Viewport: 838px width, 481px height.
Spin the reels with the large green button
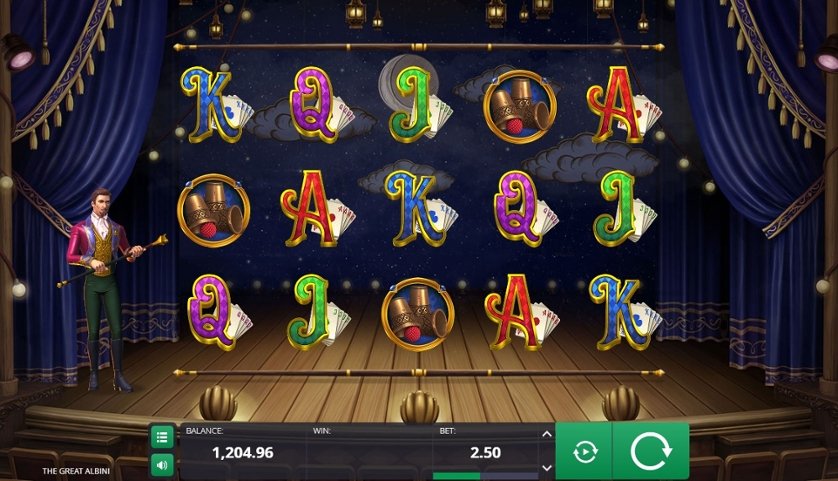(650, 452)
